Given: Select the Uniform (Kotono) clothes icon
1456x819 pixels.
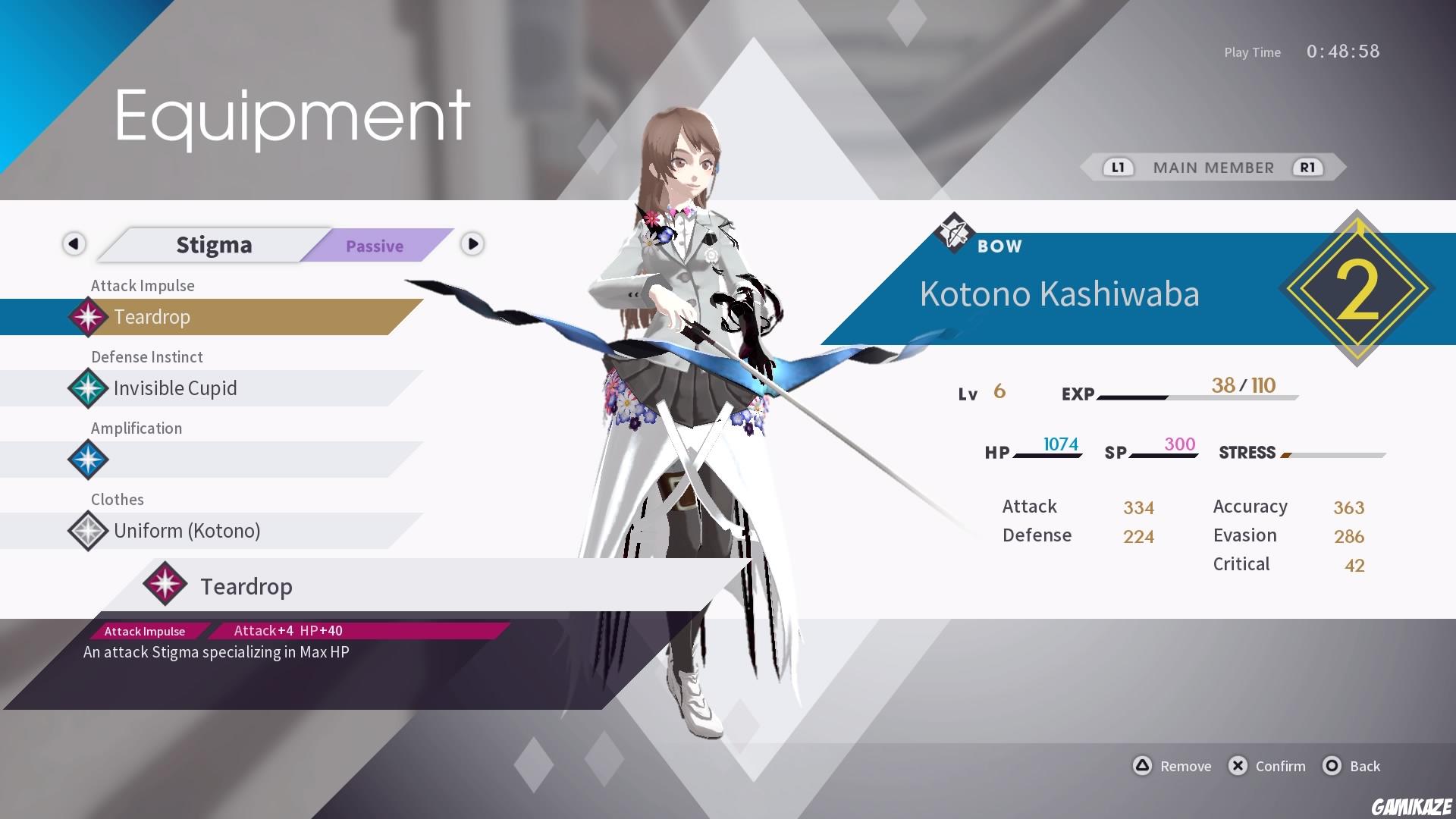Looking at the screenshot, I should pyautogui.click(x=87, y=531).
